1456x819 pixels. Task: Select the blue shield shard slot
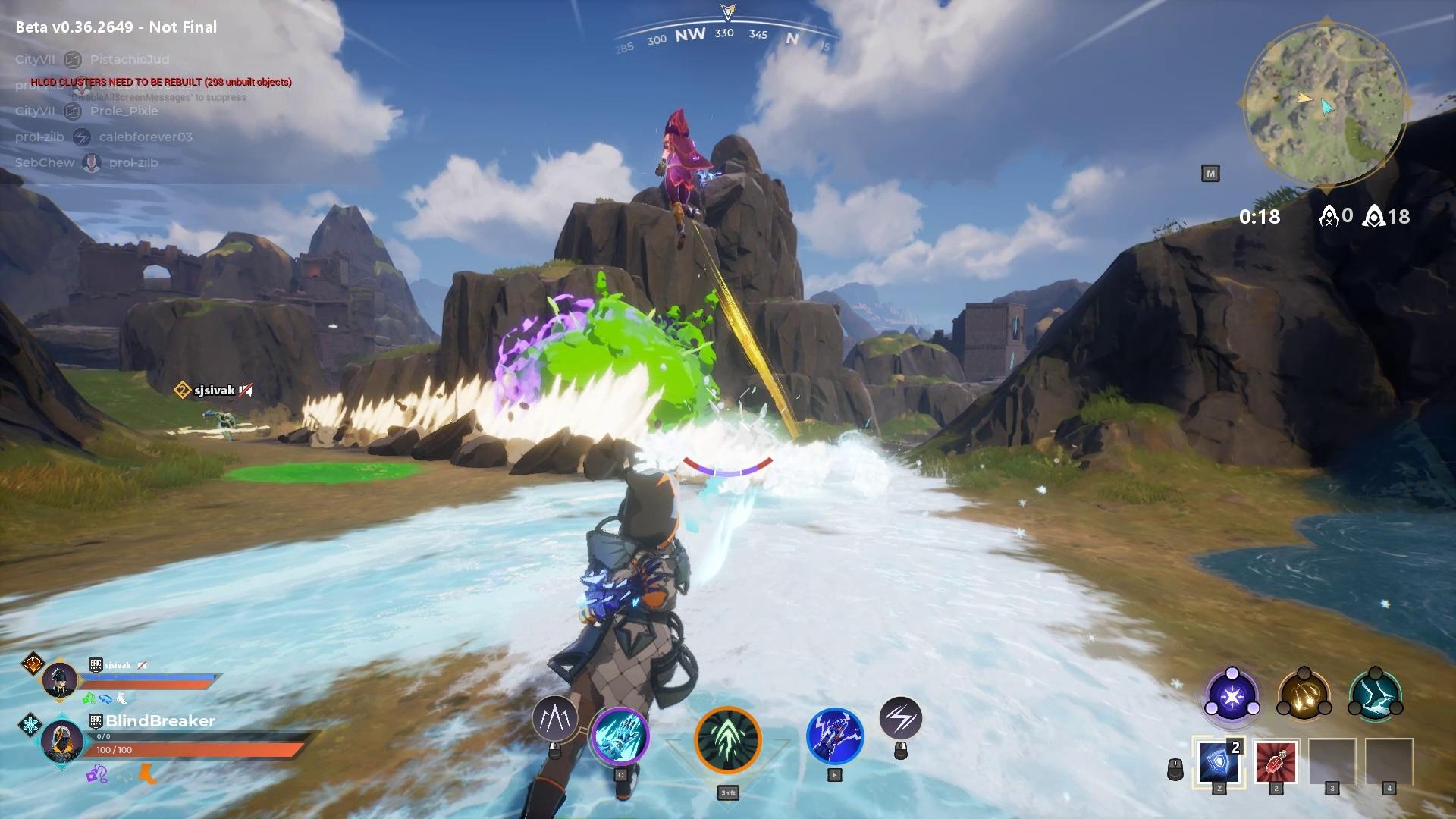(x=1219, y=762)
